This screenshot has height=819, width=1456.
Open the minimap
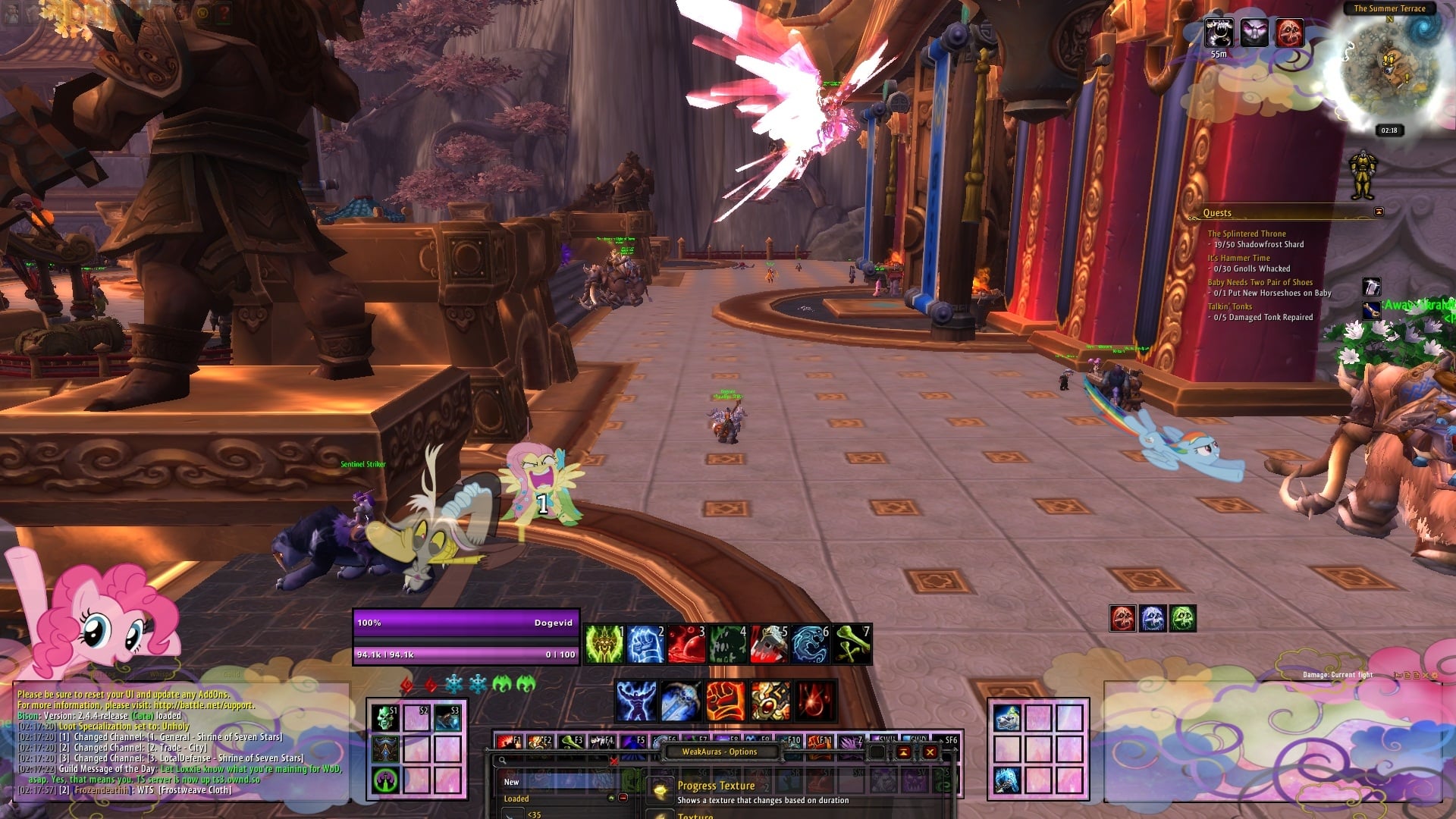point(1389,70)
